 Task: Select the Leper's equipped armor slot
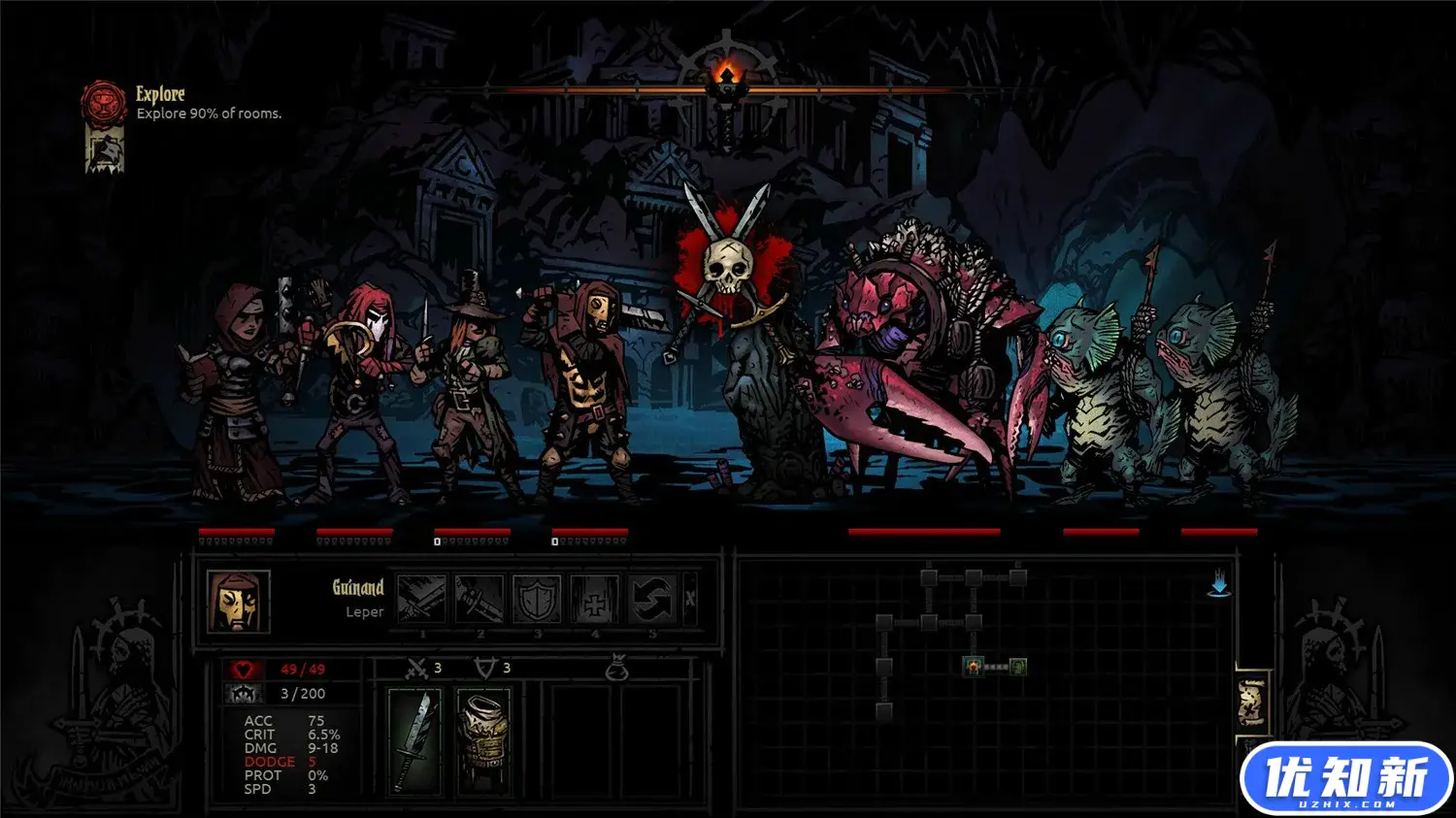482,741
